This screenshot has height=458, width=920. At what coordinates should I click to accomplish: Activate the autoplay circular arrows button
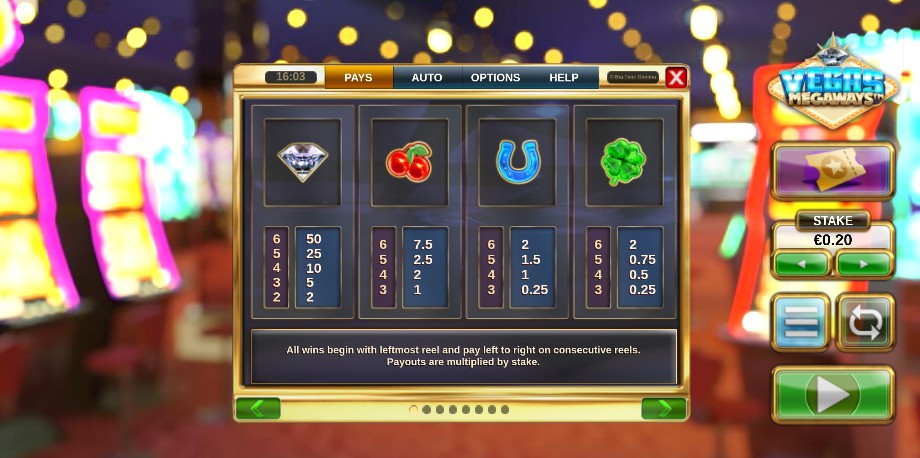point(865,322)
